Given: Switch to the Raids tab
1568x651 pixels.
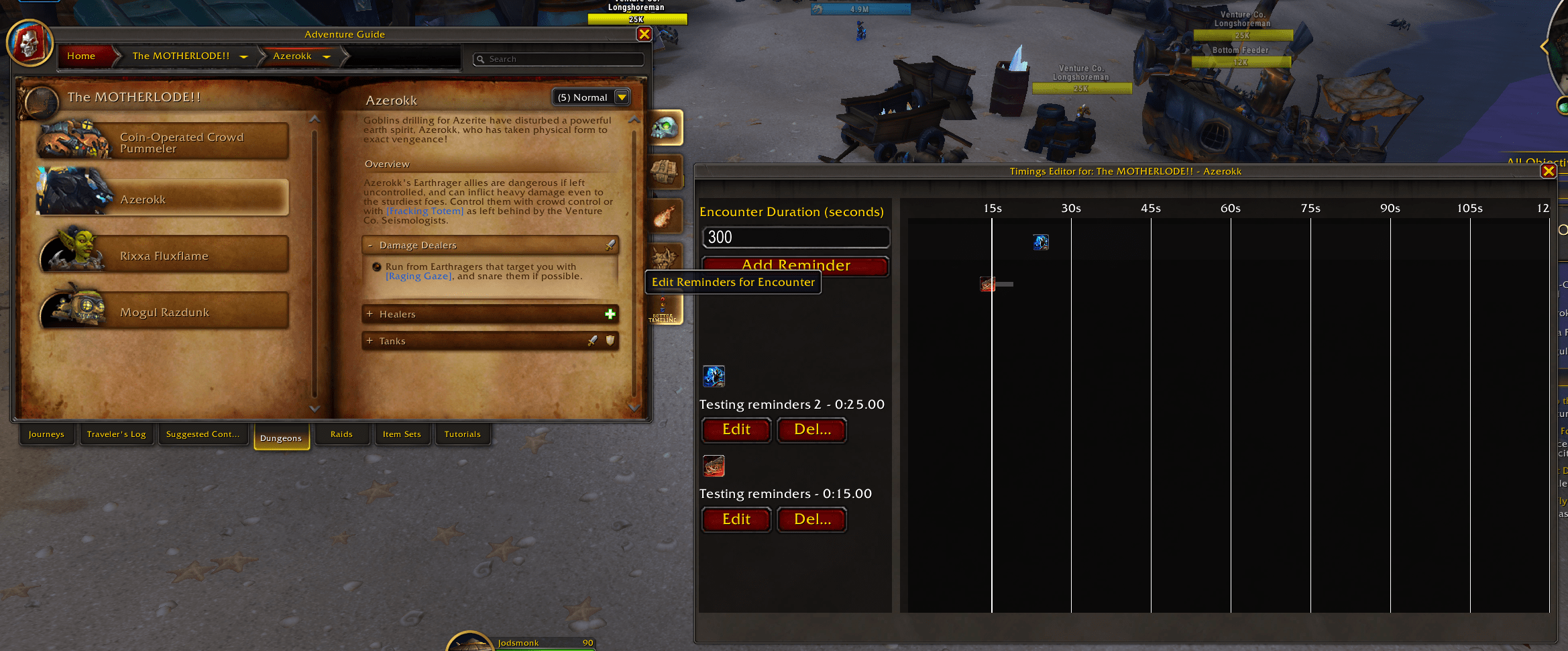Looking at the screenshot, I should tap(341, 434).
